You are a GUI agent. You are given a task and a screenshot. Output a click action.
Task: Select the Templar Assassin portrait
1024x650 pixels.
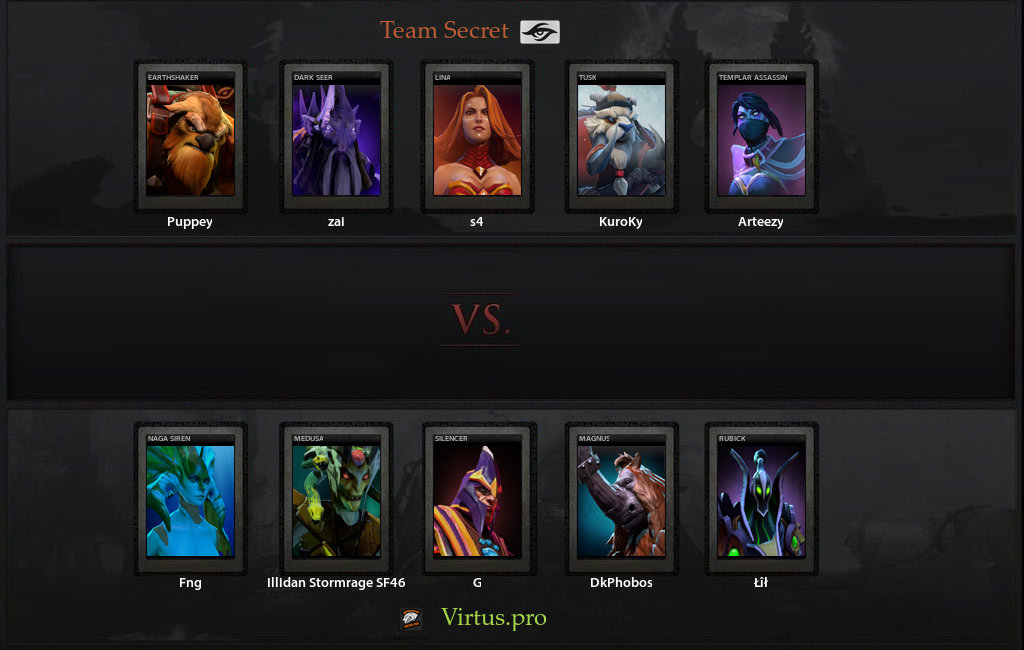(761, 137)
